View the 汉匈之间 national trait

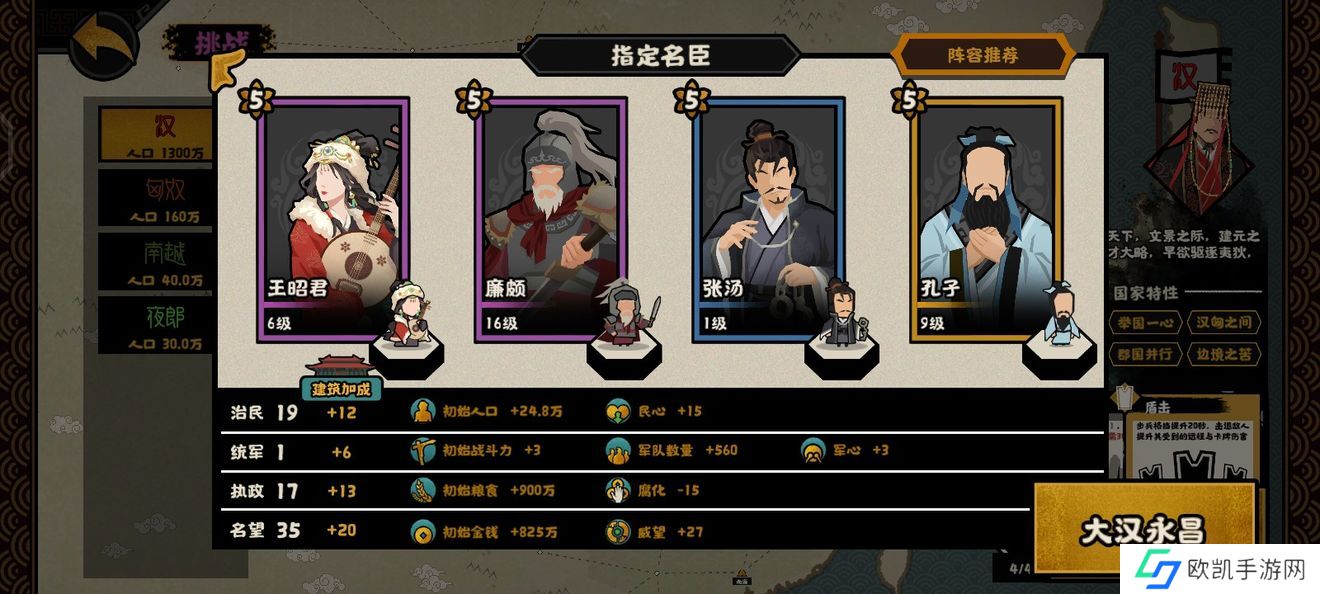tap(1223, 322)
